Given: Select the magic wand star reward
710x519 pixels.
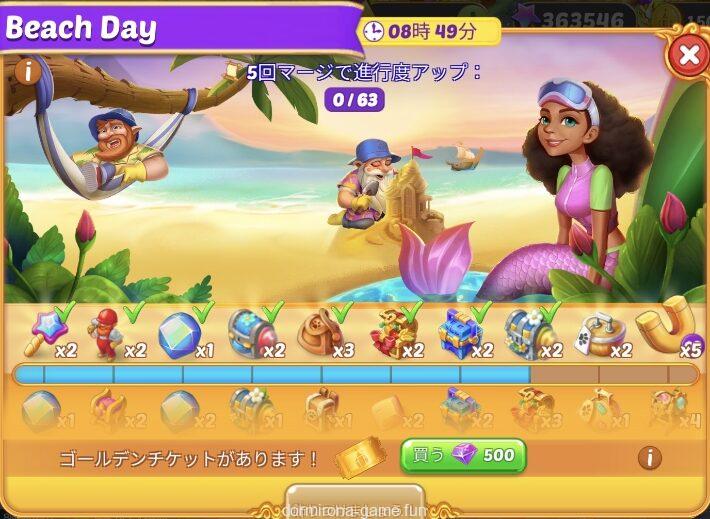Looking at the screenshot, I should 45,329.
